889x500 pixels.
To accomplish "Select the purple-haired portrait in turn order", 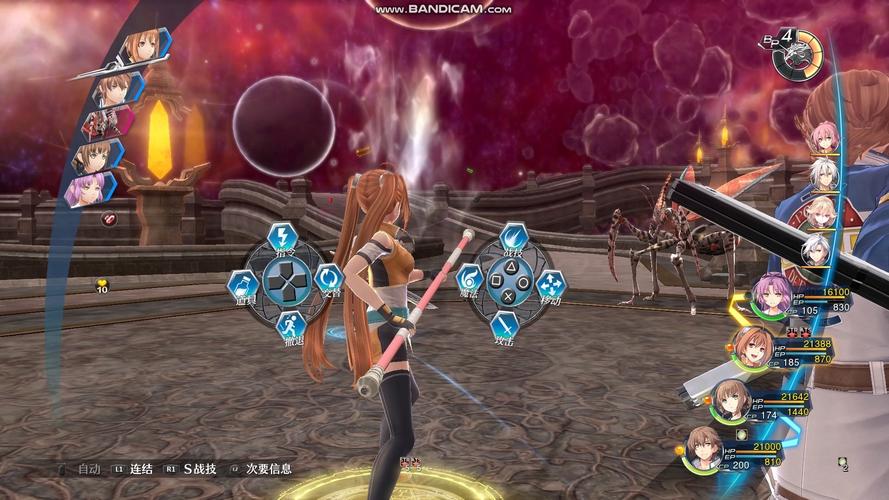I will click(x=86, y=189).
